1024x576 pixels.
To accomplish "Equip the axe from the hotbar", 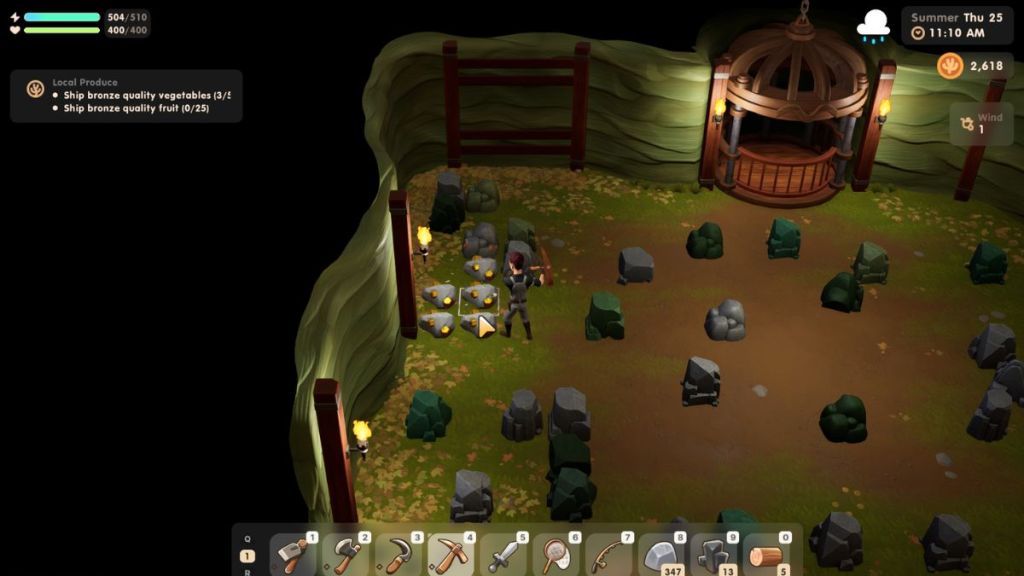I will (347, 554).
